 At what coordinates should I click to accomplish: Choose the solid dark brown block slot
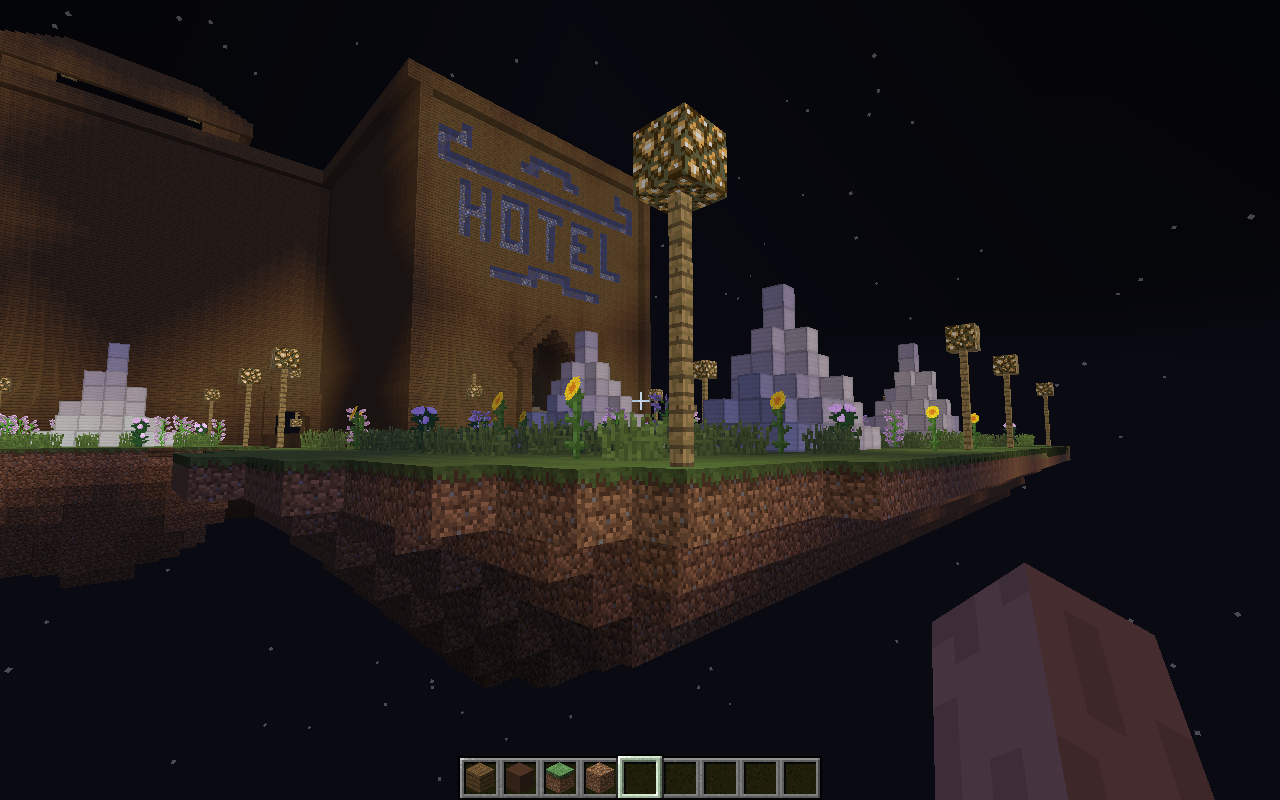coord(520,777)
